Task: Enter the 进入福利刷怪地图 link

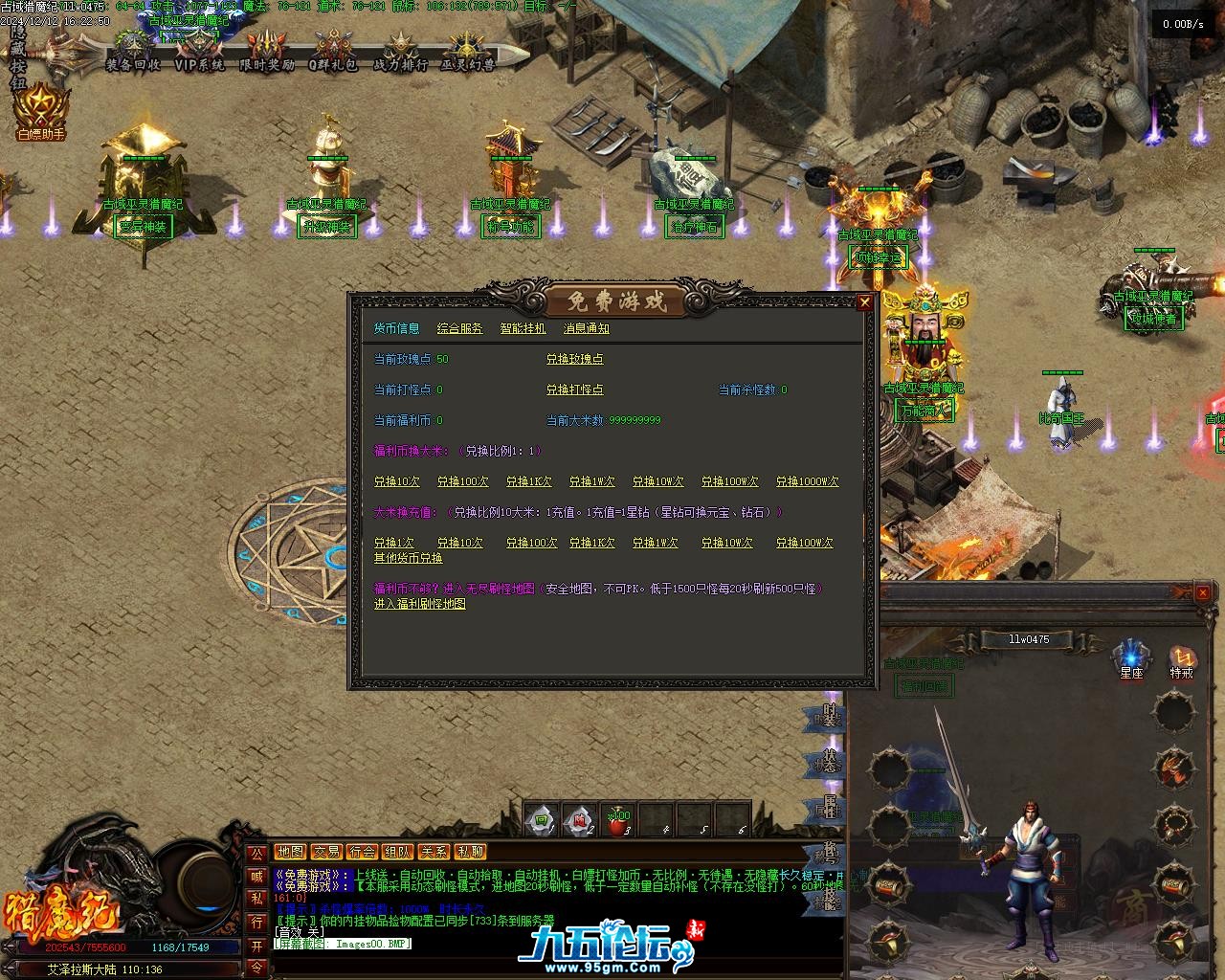Action: pos(419,604)
